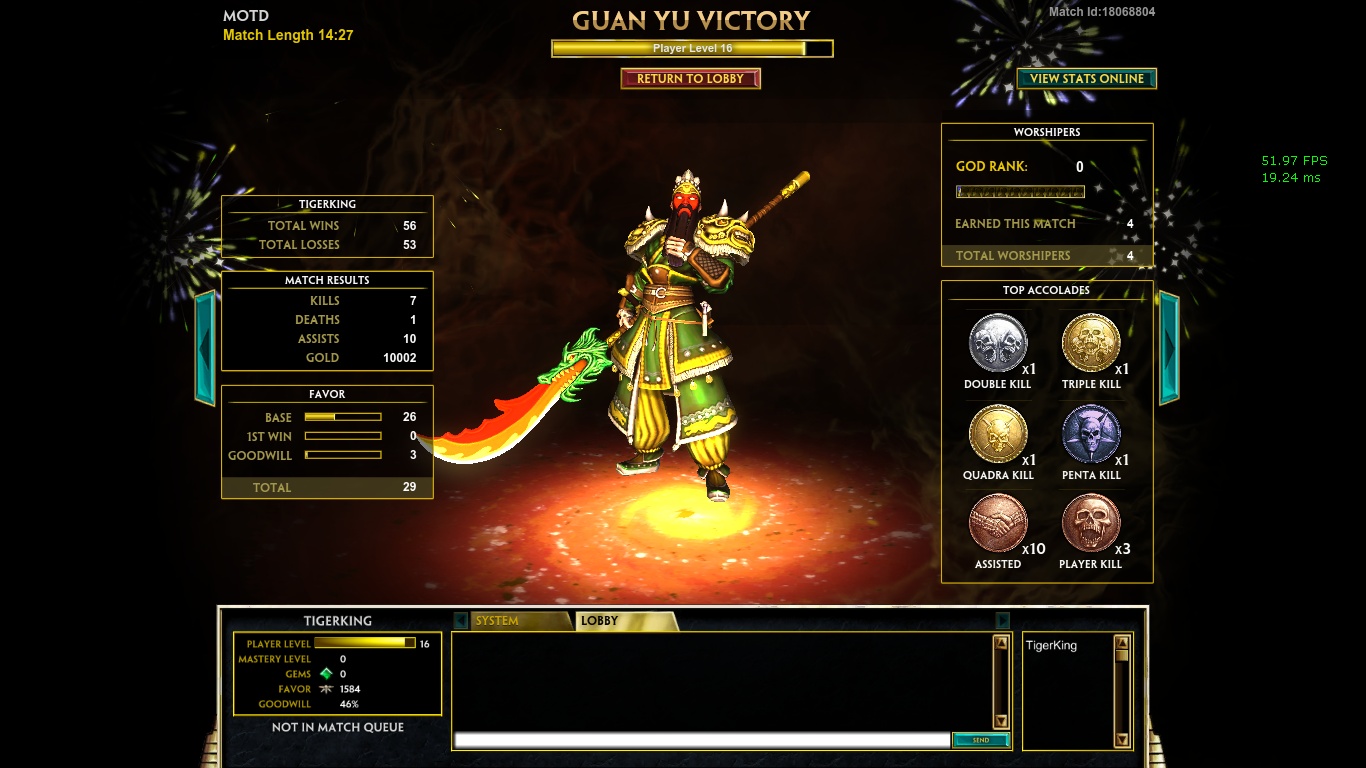Click the Player Kill skull medal
This screenshot has height=768, width=1366.
tap(1090, 523)
